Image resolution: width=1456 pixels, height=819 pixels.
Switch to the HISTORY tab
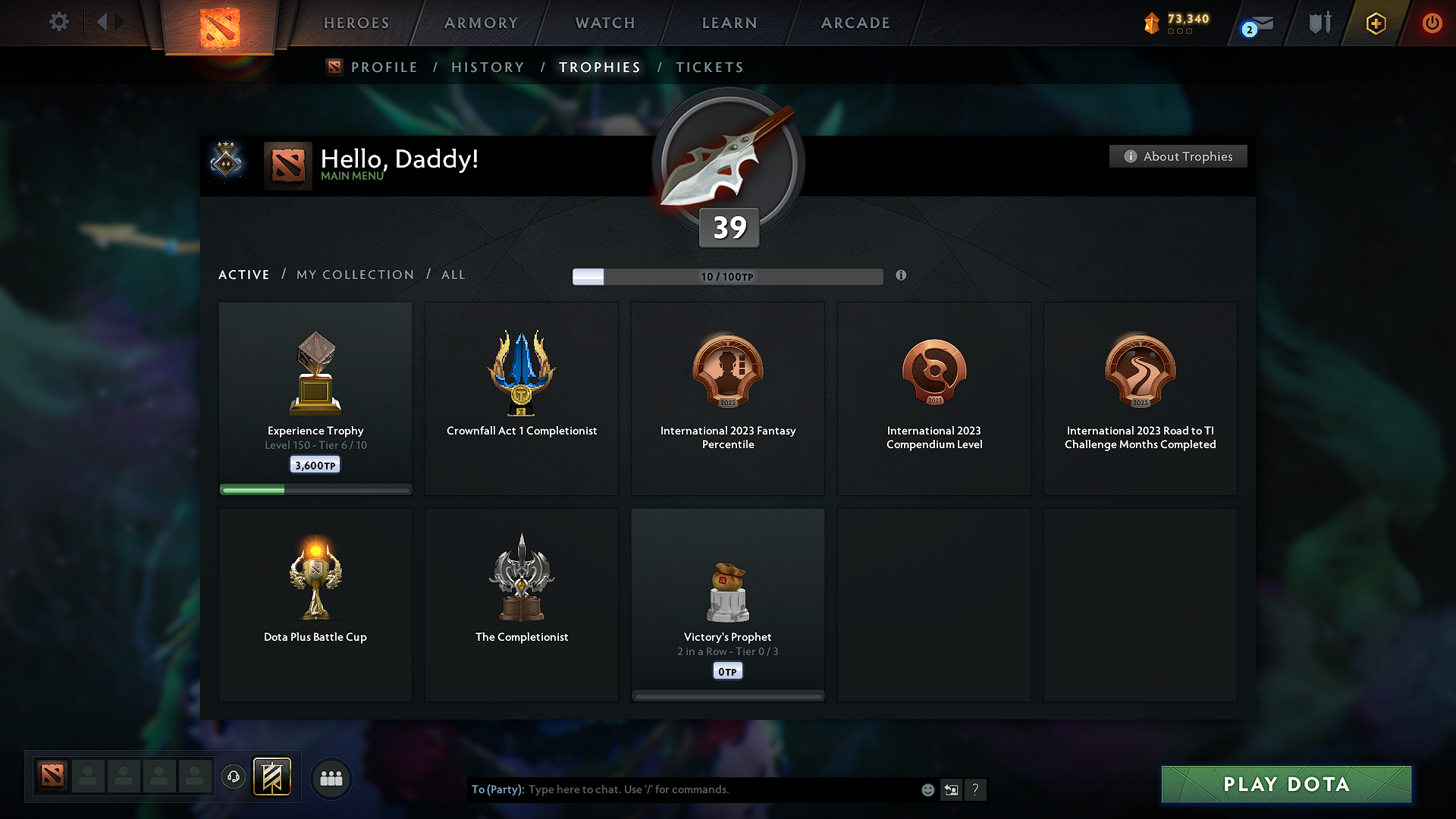[488, 67]
